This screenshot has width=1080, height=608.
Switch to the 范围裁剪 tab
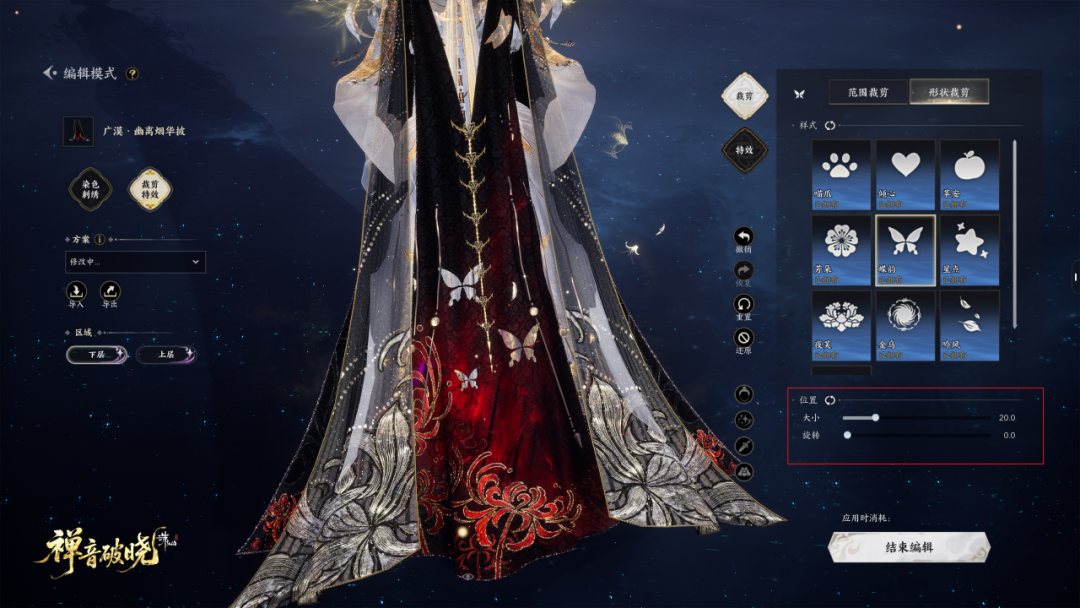click(x=868, y=93)
